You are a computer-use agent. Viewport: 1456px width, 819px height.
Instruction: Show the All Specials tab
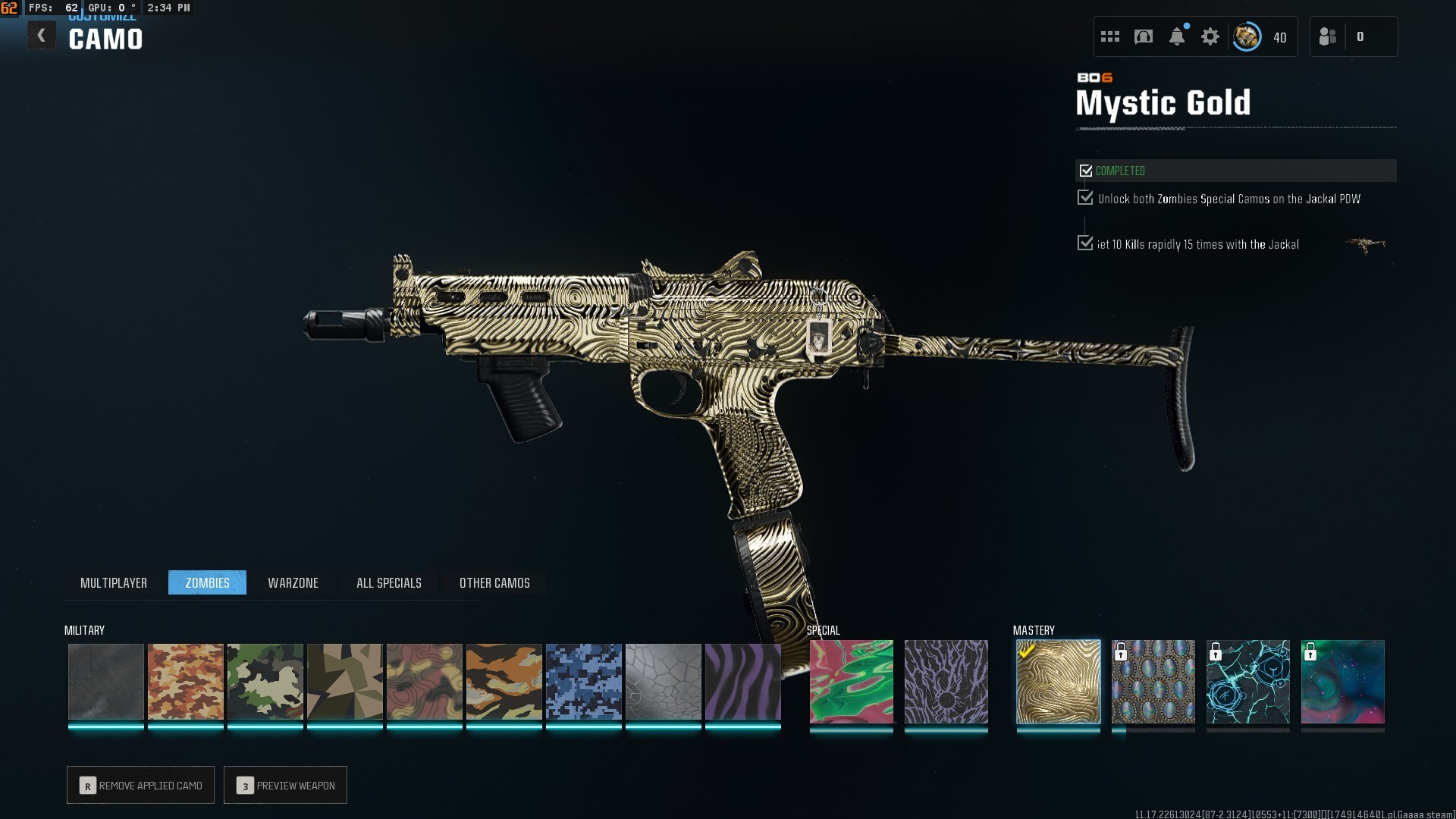(388, 582)
